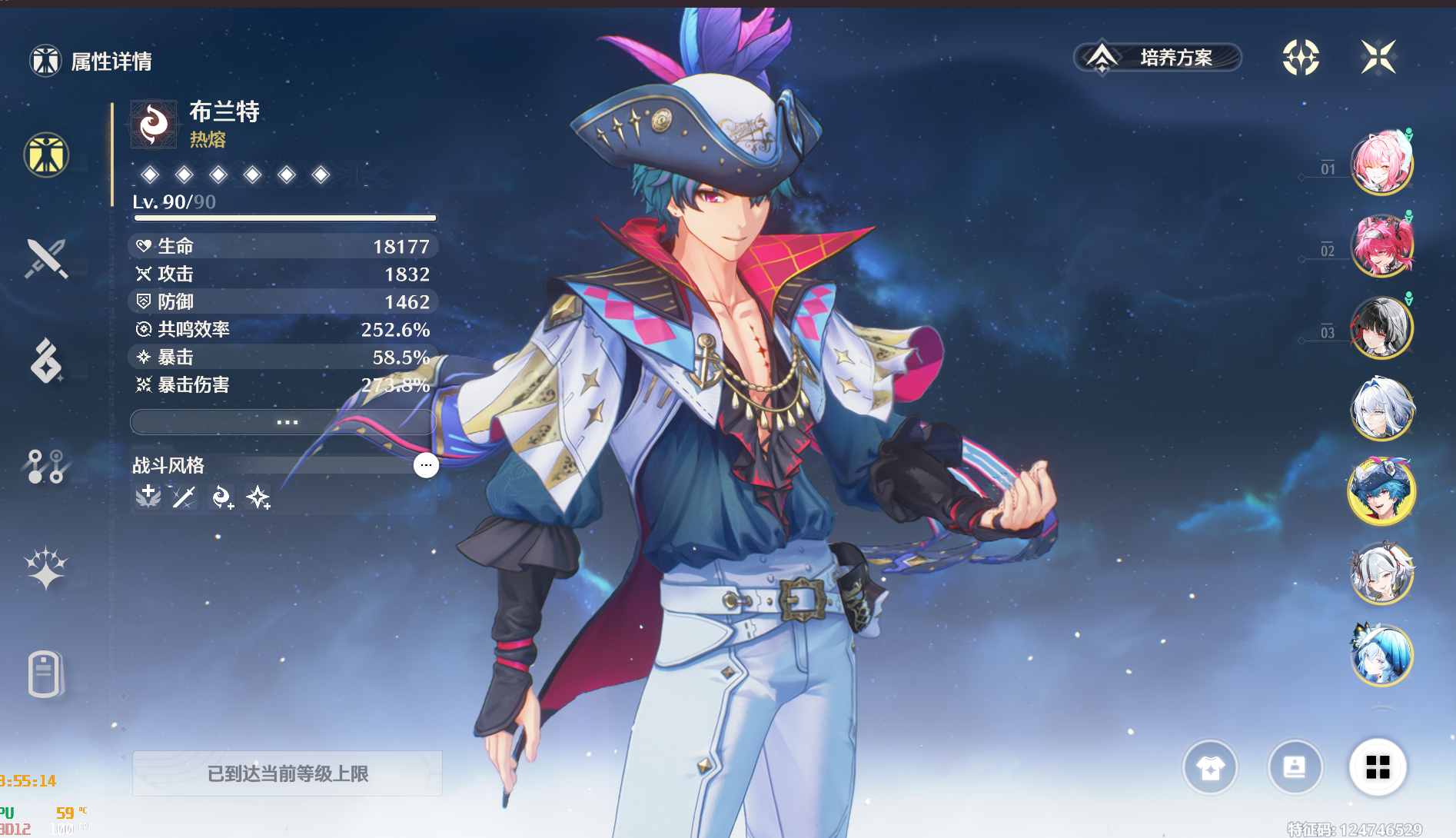Viewport: 1456px width, 838px height.
Task: Choose the red-haired character in team slot 02
Action: (x=1381, y=246)
